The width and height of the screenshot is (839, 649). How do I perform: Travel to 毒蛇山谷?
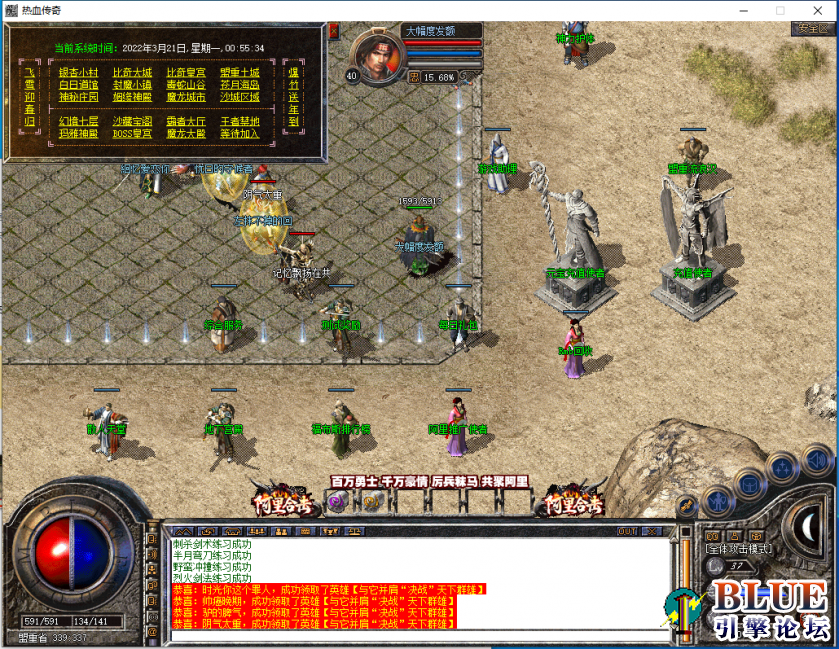click(x=186, y=85)
